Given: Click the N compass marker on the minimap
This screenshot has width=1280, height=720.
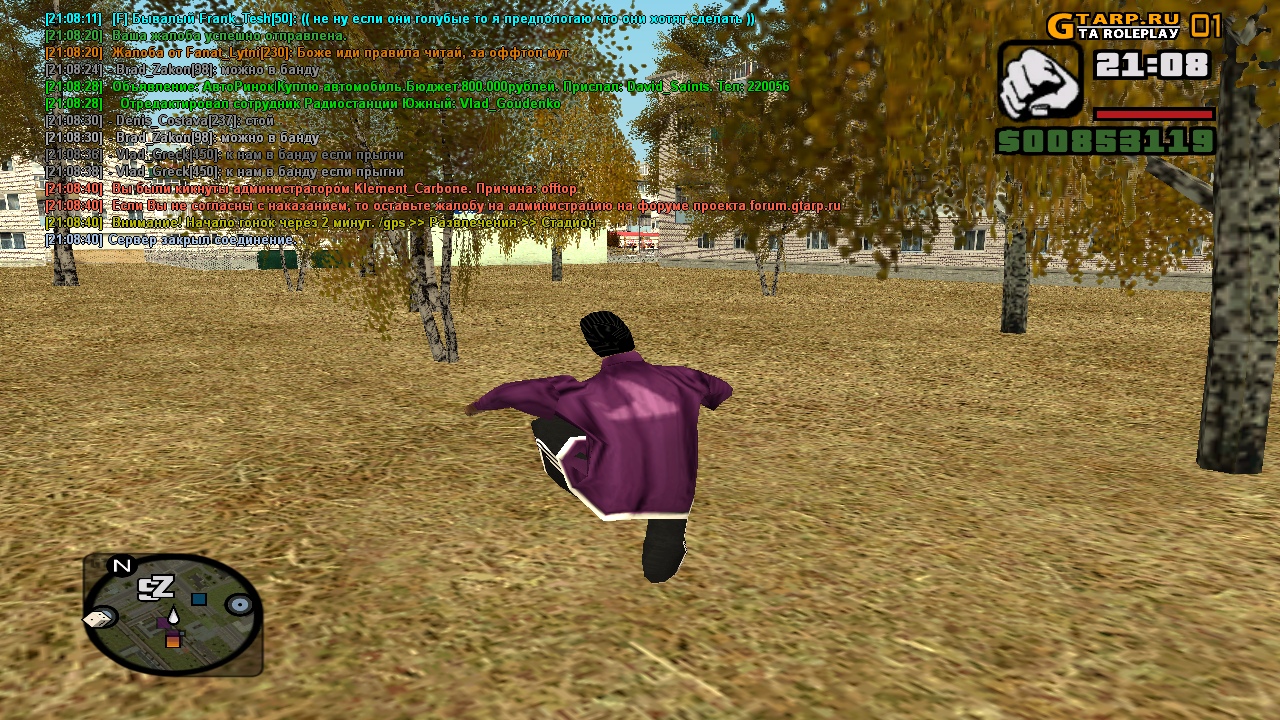Looking at the screenshot, I should (121, 564).
